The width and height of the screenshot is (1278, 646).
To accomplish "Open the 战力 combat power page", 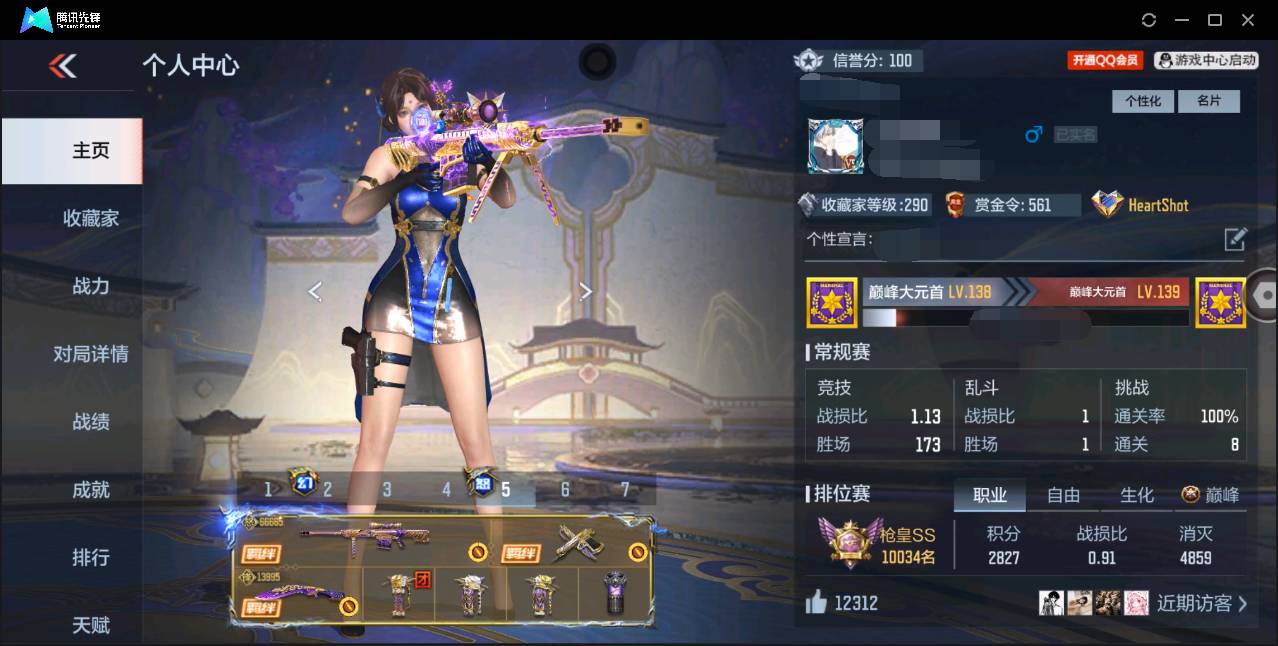I will pos(90,286).
